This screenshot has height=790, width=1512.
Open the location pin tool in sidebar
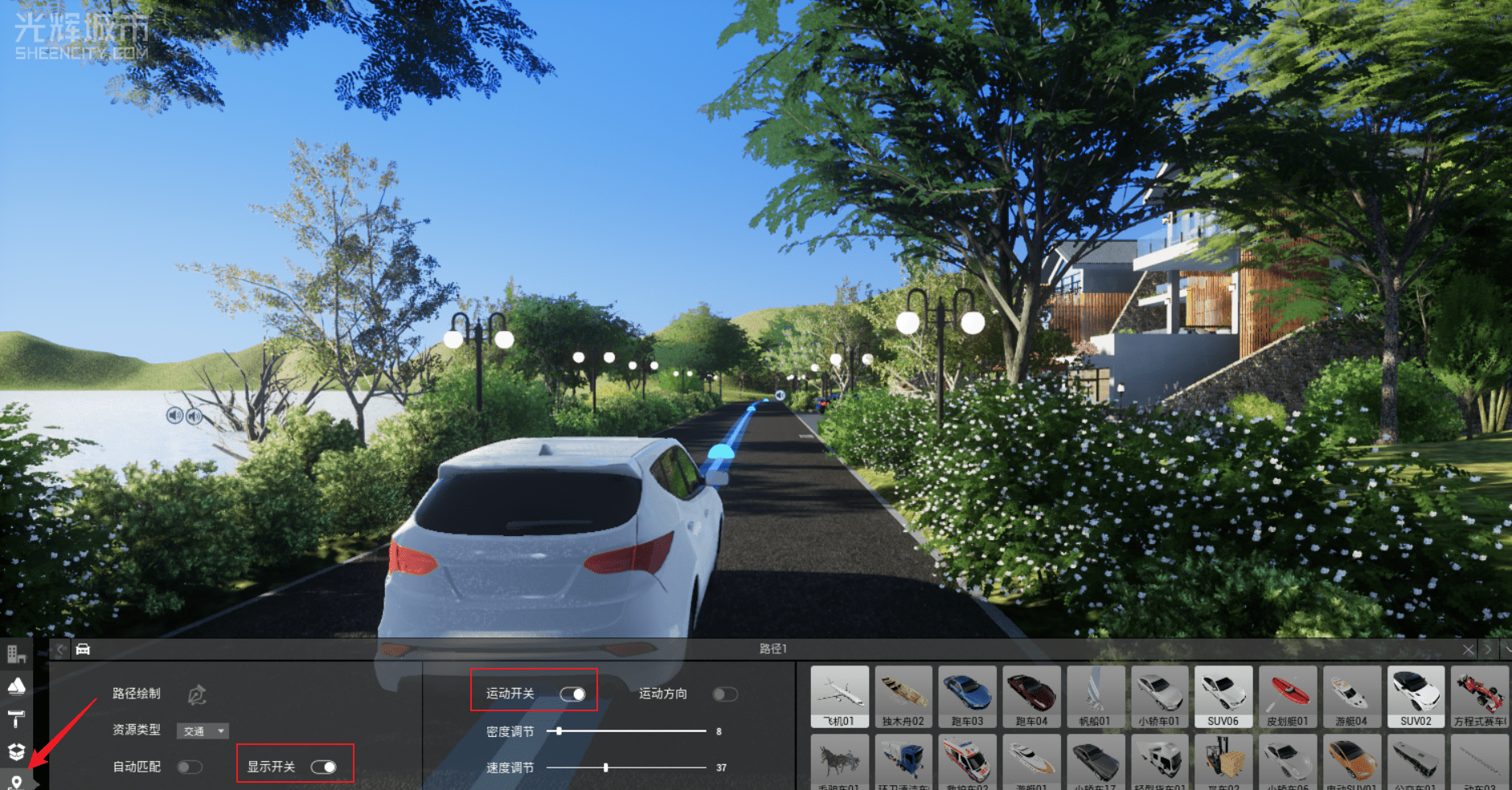(16, 781)
